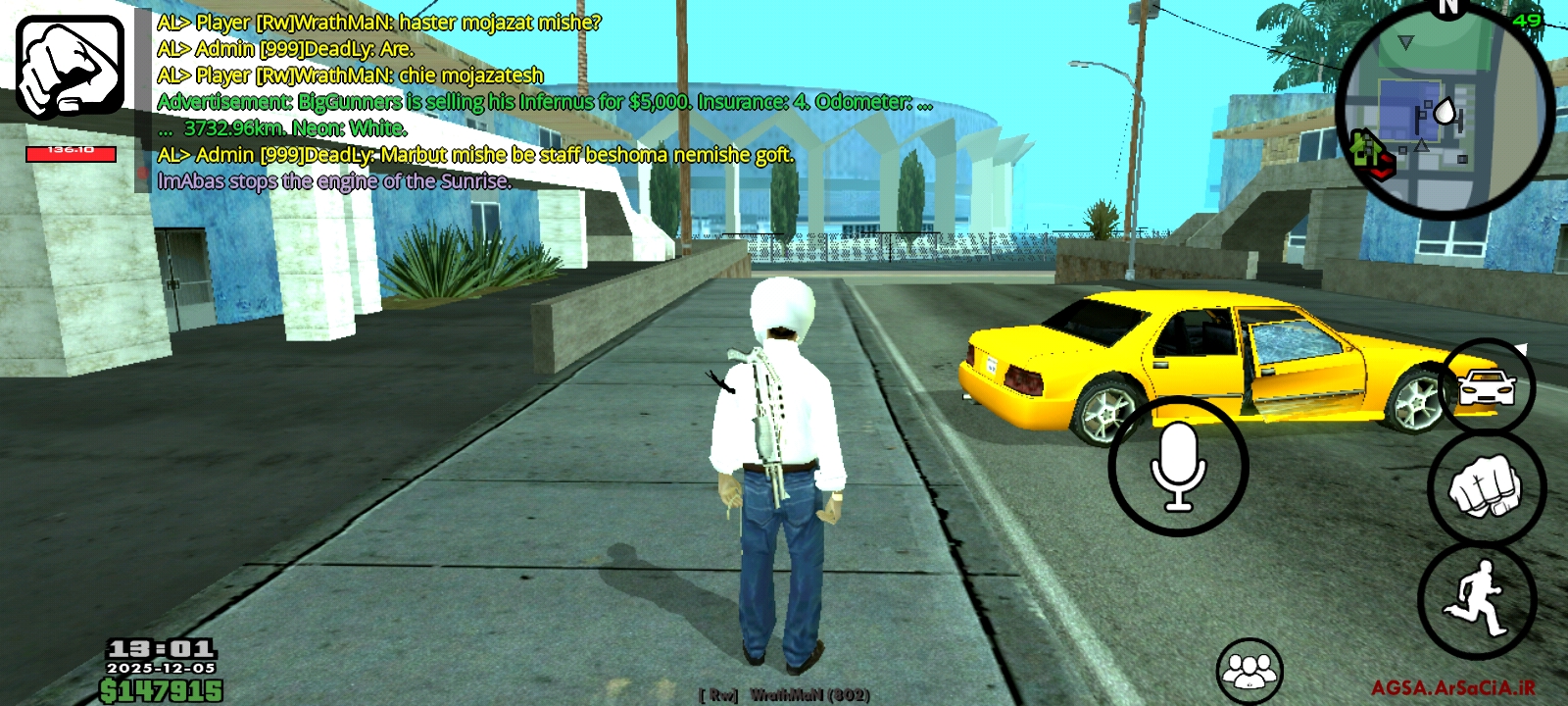Open the circular radar minimap

[1445, 111]
